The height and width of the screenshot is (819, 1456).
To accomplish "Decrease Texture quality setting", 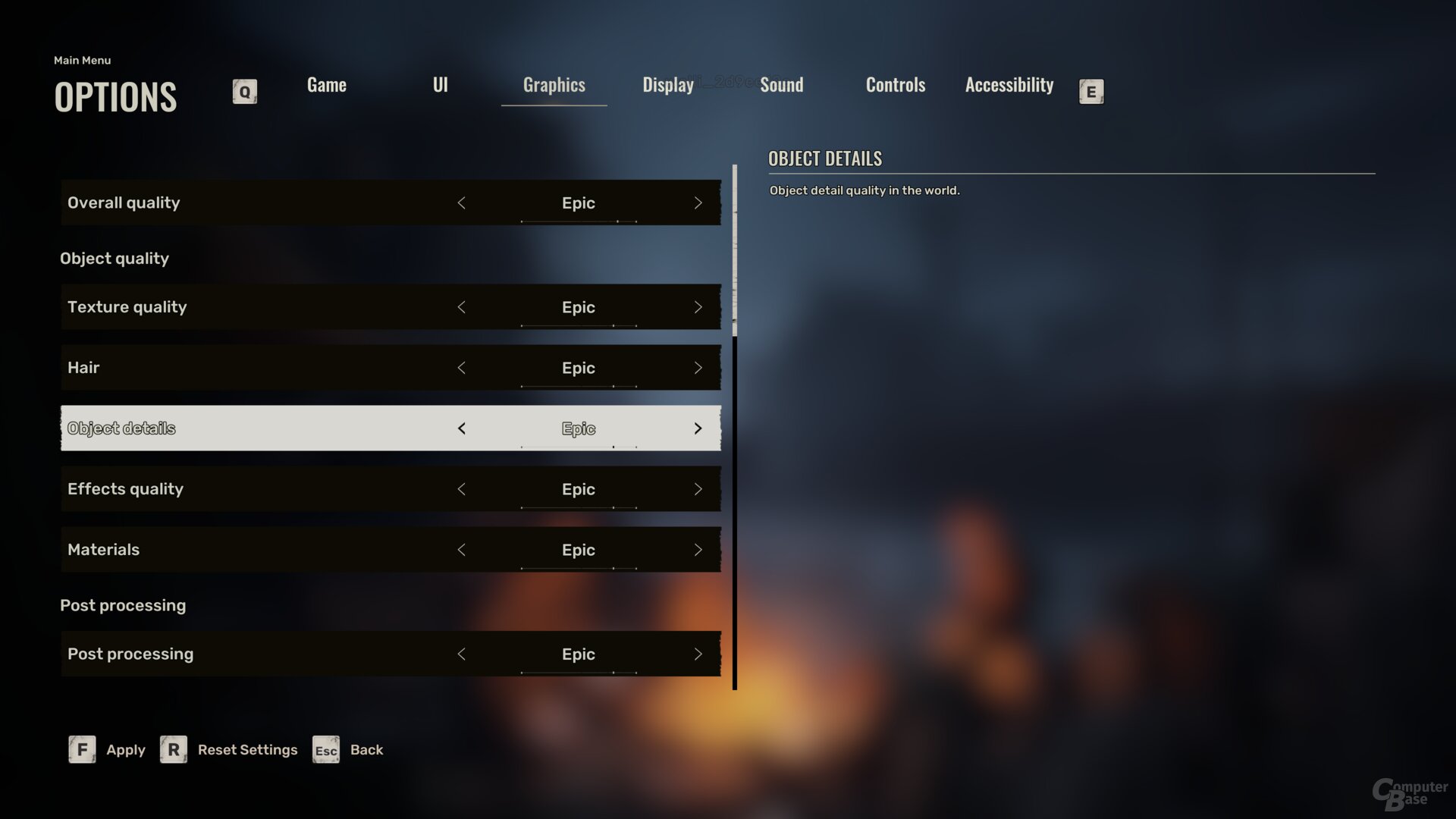I will pos(461,307).
